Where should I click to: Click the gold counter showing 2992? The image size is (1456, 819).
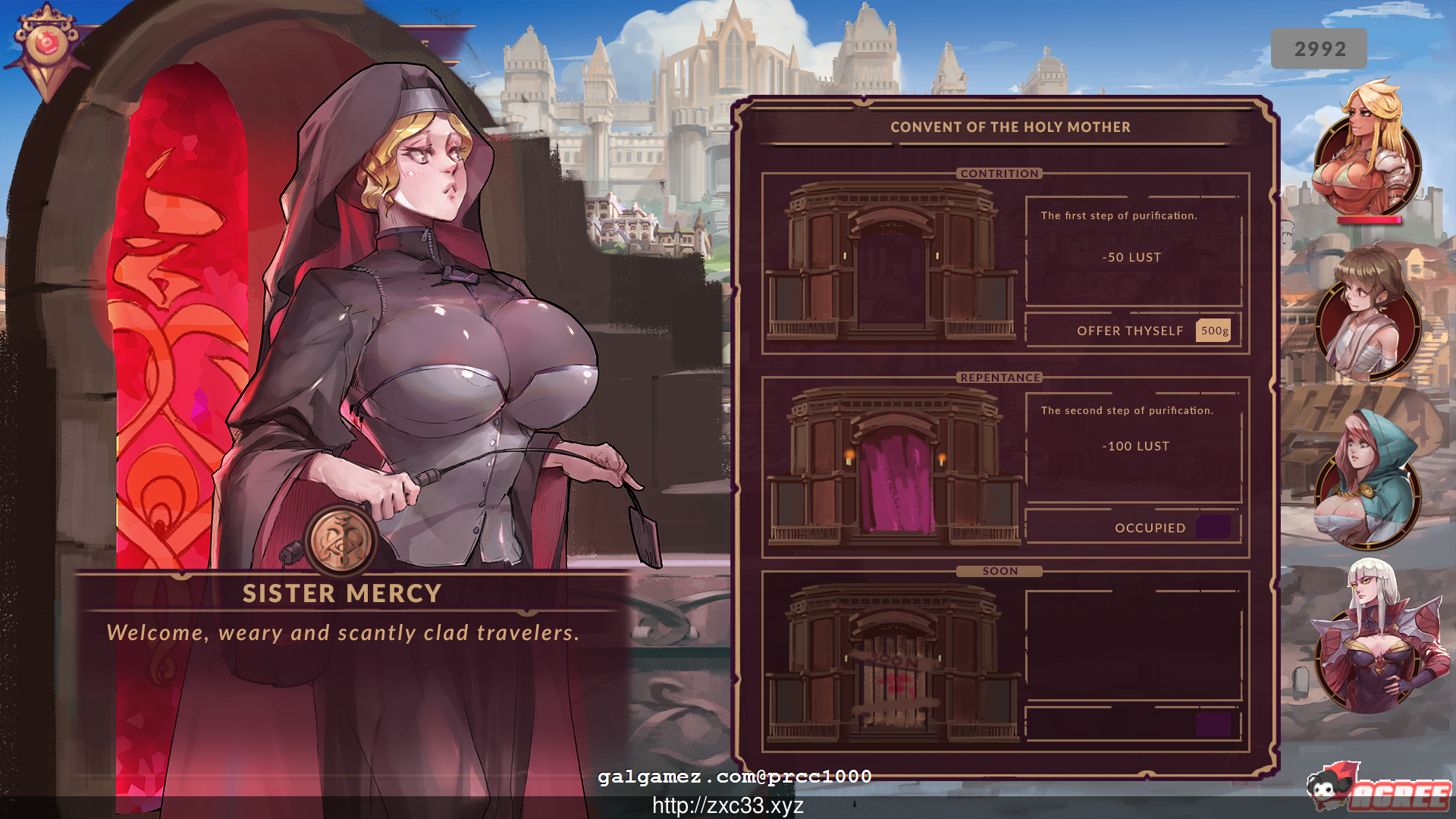1319,48
